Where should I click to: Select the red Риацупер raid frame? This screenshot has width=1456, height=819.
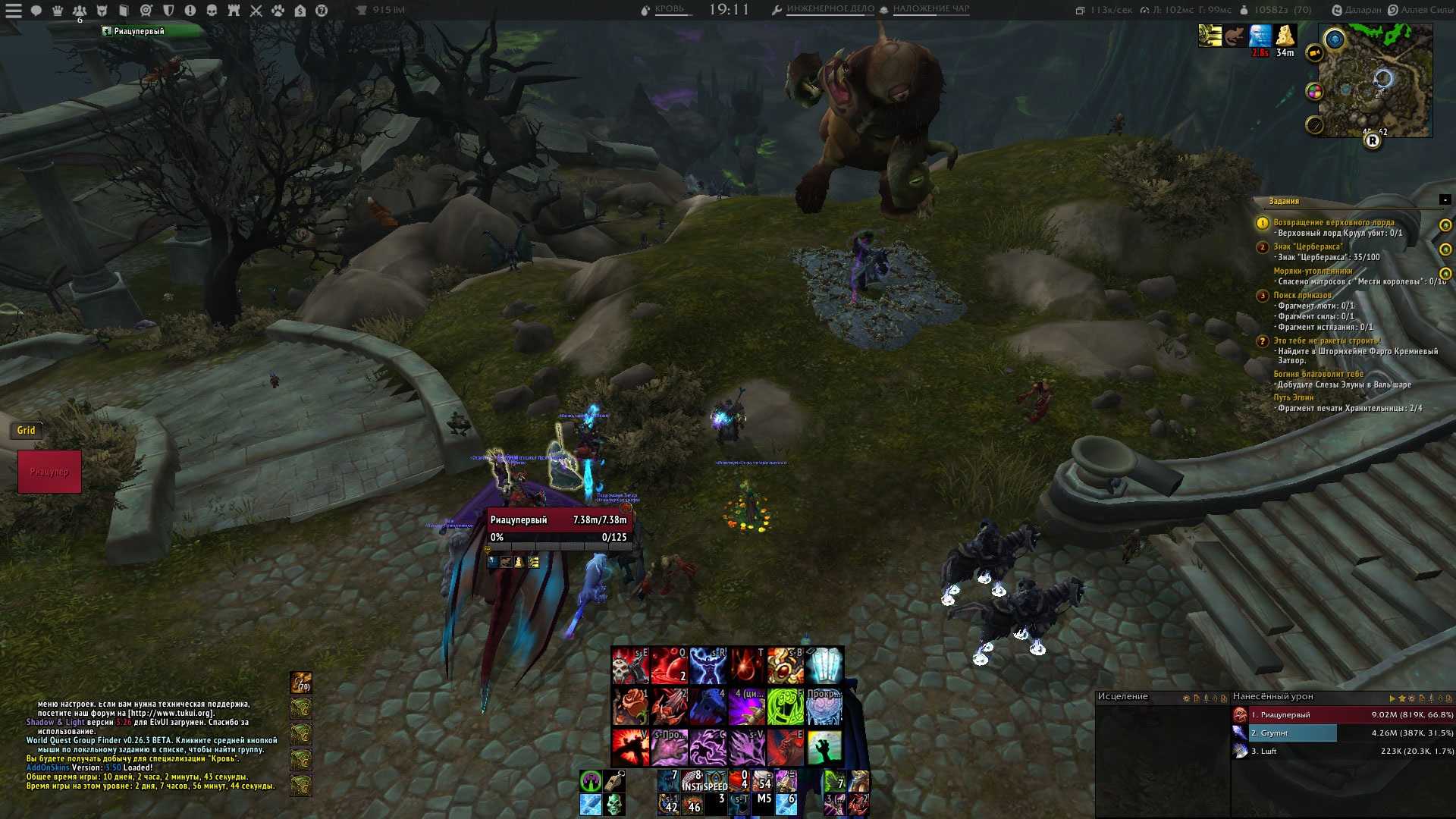(x=49, y=472)
